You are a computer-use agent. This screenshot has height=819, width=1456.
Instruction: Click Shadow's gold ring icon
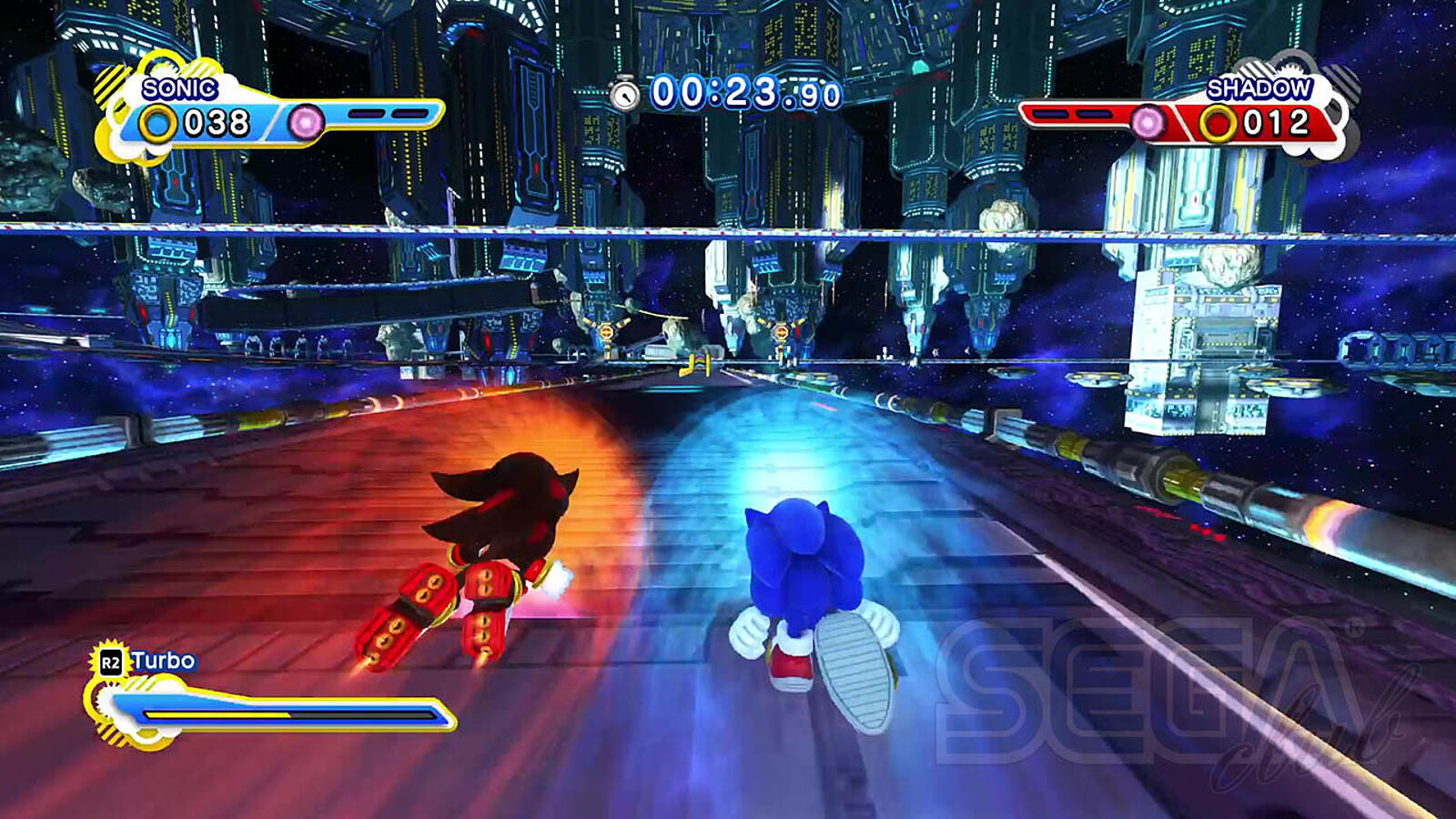coord(1218,123)
